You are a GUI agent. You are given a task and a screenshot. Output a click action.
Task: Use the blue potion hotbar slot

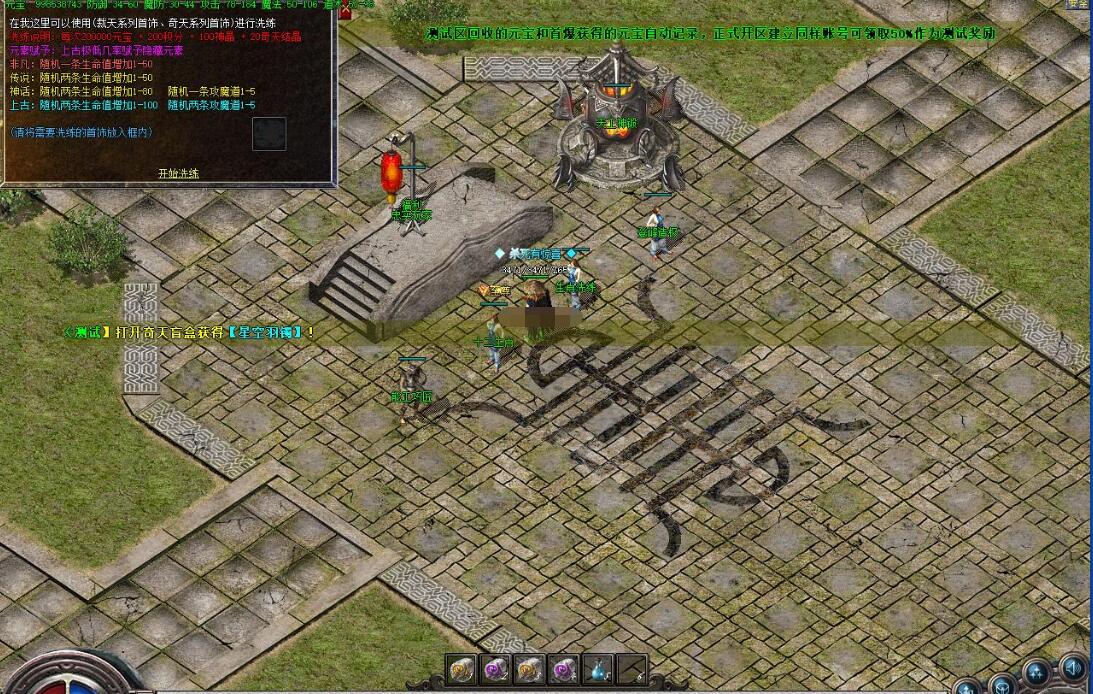tap(598, 671)
